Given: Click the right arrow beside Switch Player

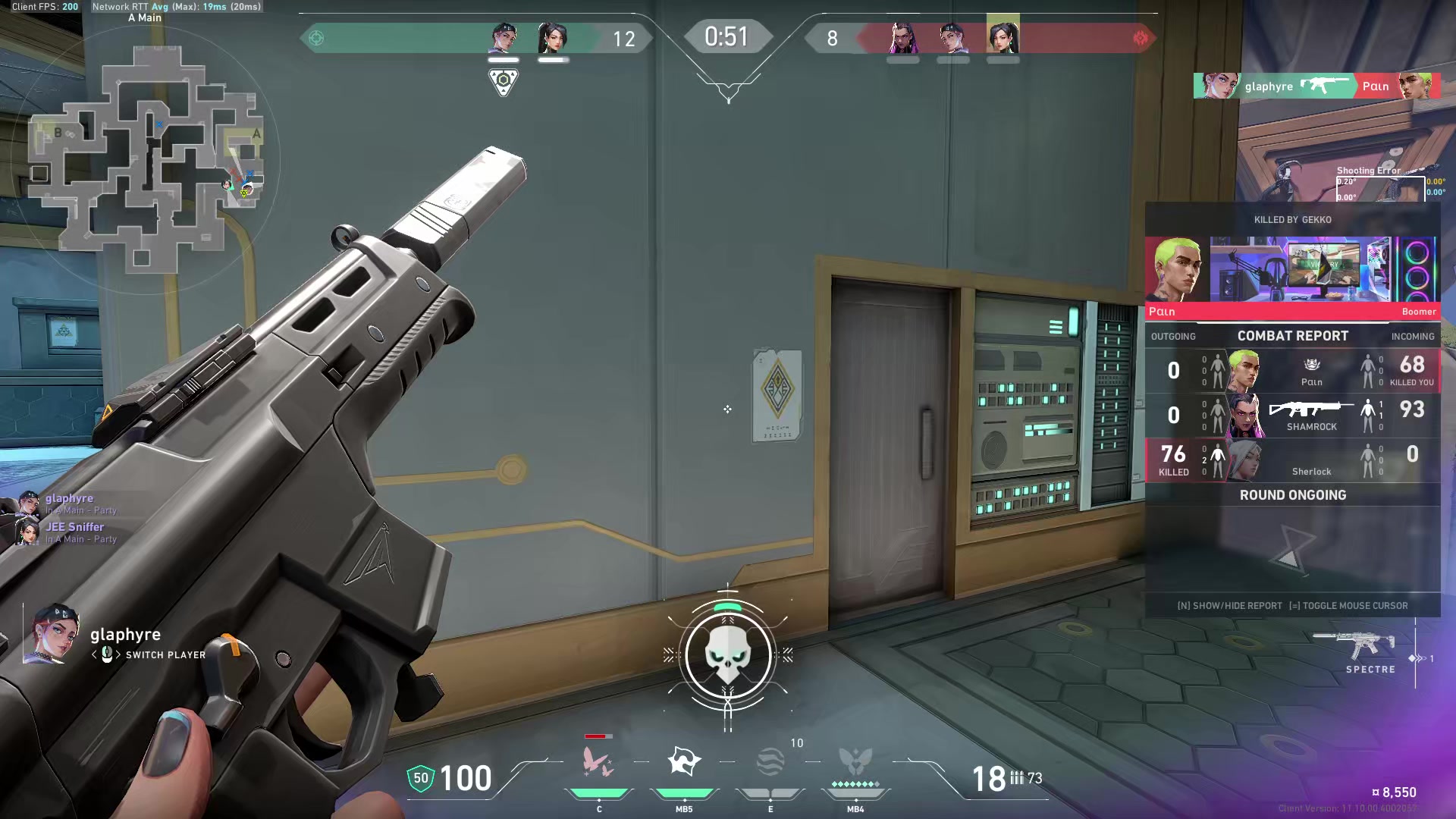Looking at the screenshot, I should [x=118, y=654].
